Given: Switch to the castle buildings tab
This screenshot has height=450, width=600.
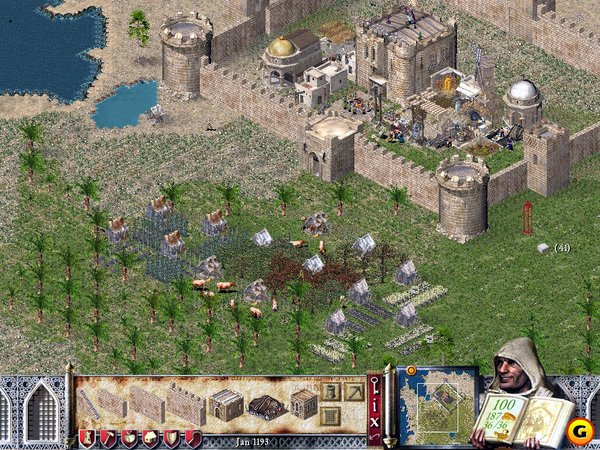Looking at the screenshot, I should pos(86,438).
